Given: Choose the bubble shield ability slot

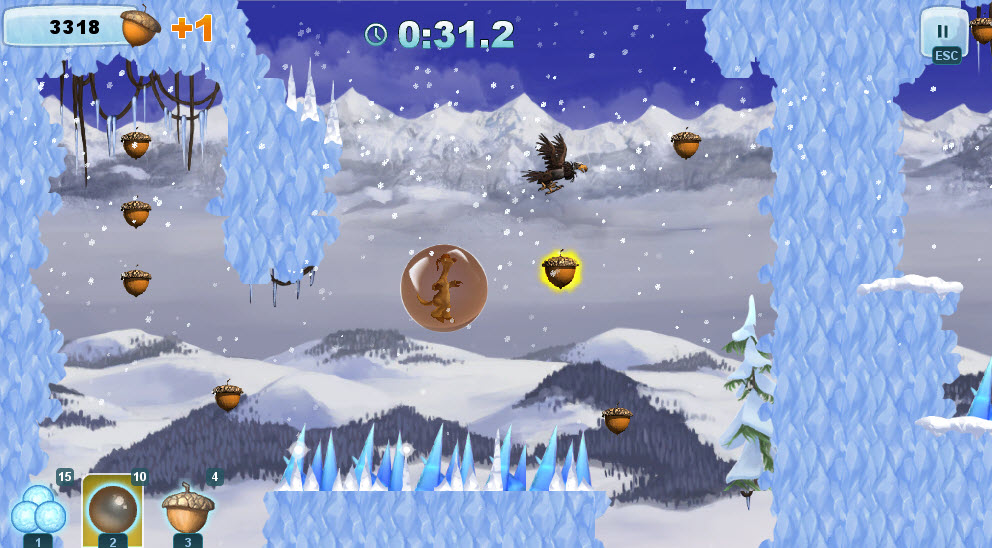Looking at the screenshot, I should tap(112, 510).
